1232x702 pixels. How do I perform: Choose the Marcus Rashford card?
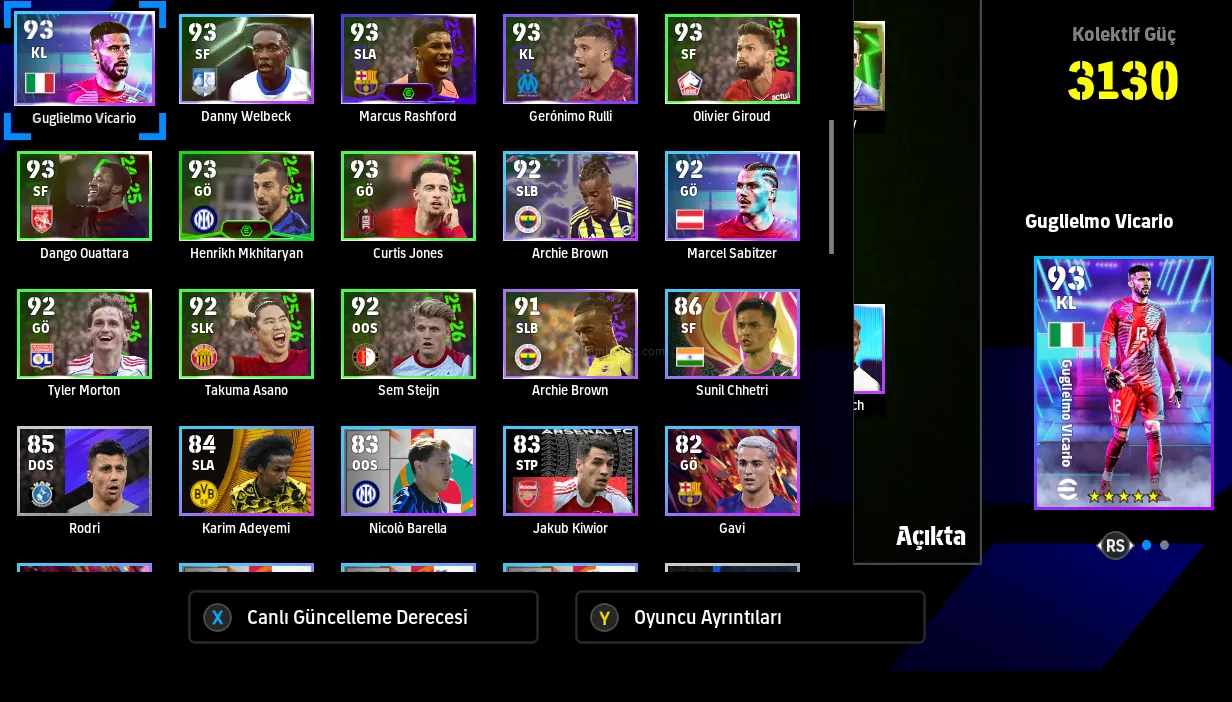pos(408,59)
